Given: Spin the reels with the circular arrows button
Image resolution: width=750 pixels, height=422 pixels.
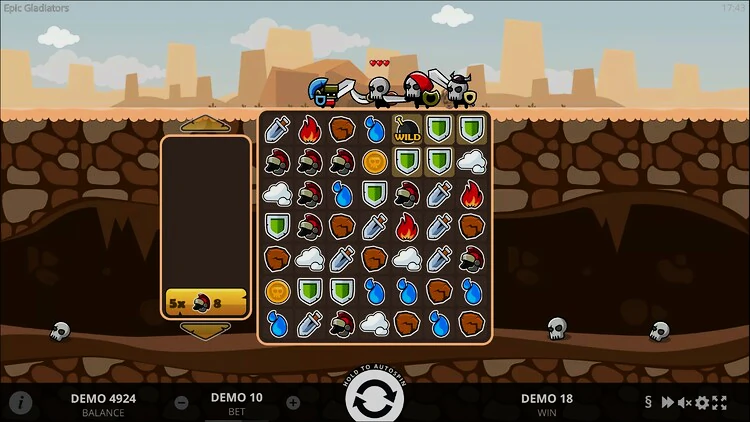Looking at the screenshot, I should [374, 399].
